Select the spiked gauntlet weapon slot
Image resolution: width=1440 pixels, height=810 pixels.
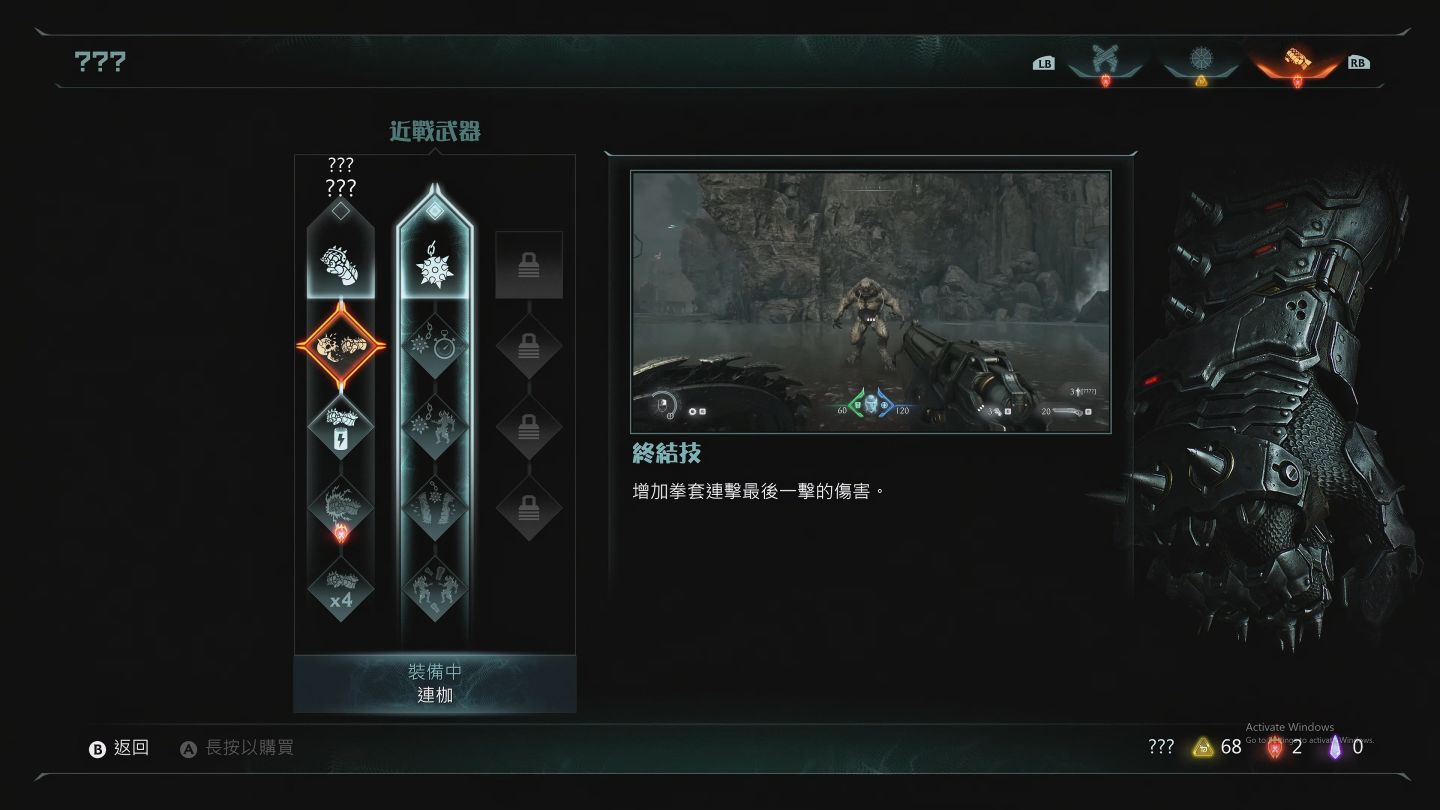(x=341, y=263)
